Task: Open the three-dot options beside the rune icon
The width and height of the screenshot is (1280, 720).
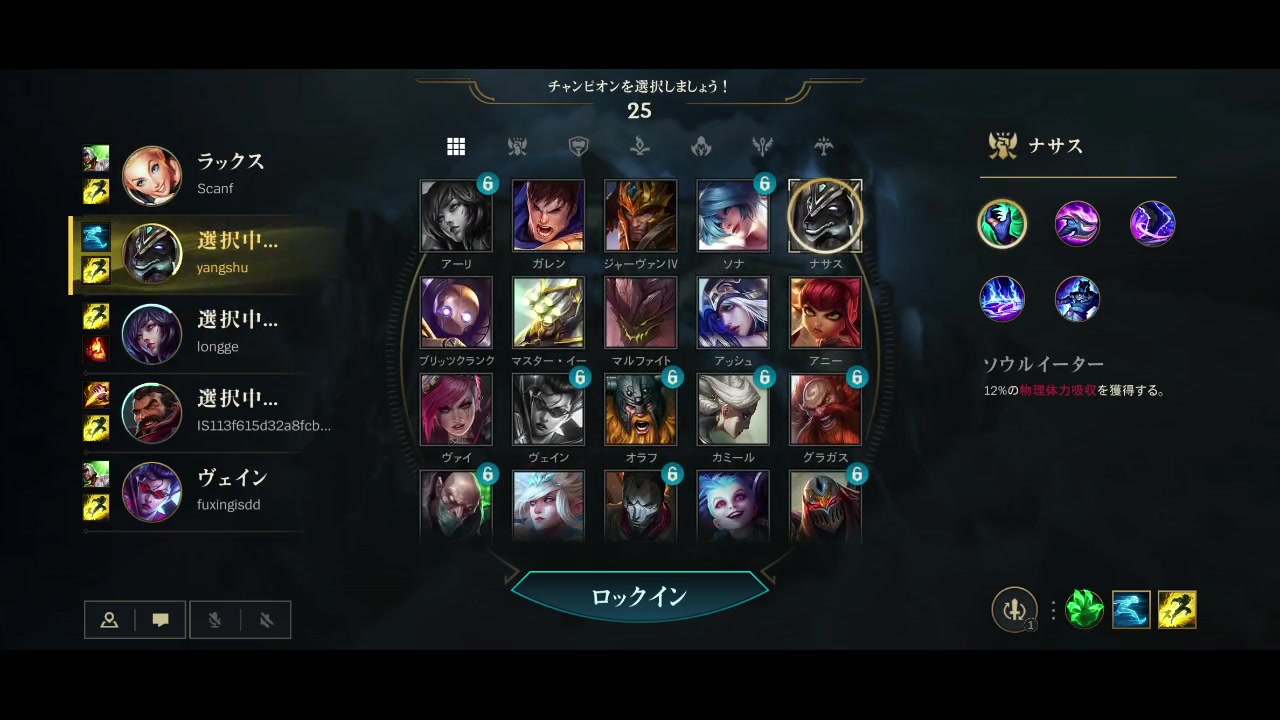Action: (x=1051, y=610)
